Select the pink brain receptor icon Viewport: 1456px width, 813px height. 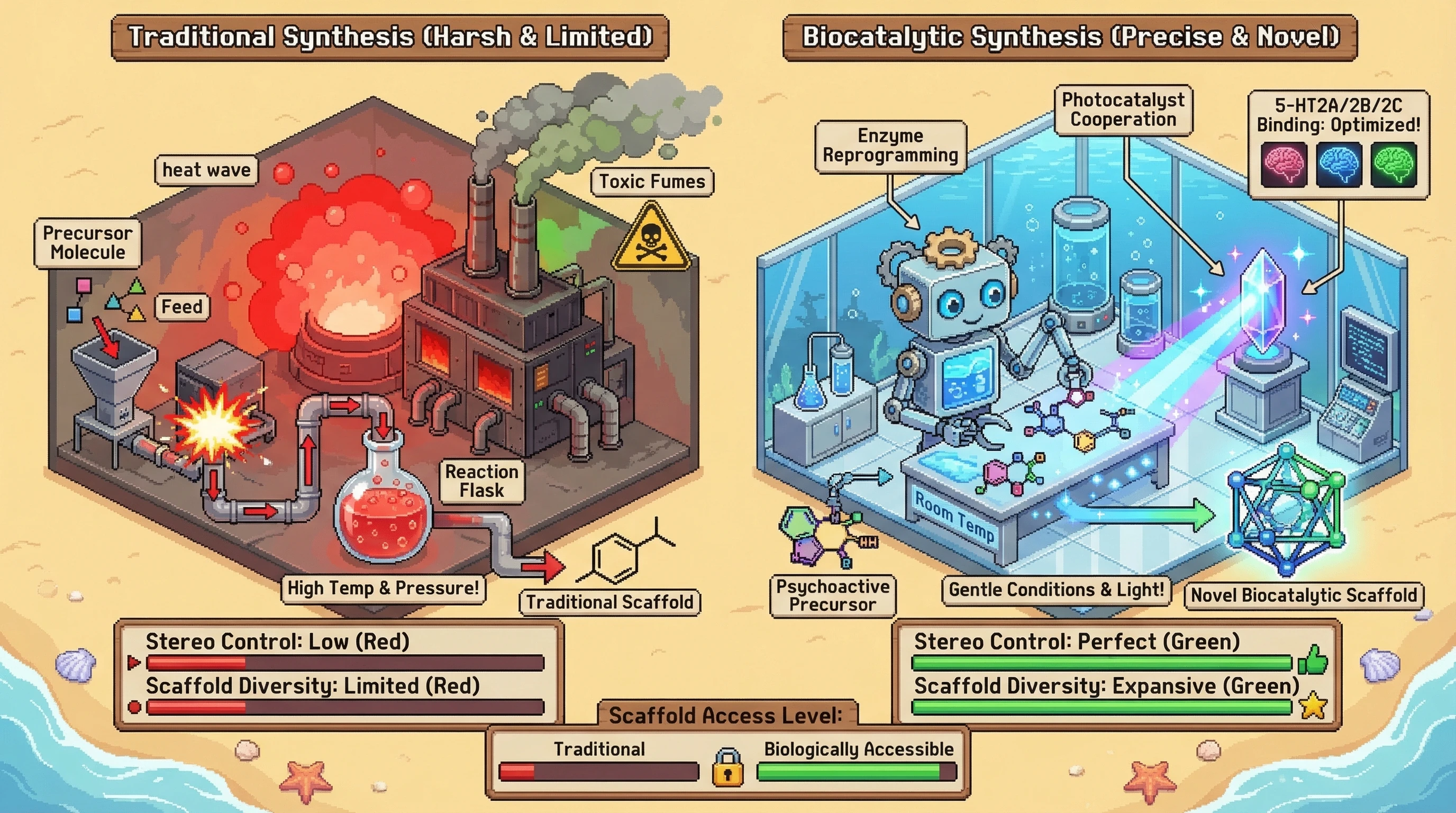(x=1284, y=165)
